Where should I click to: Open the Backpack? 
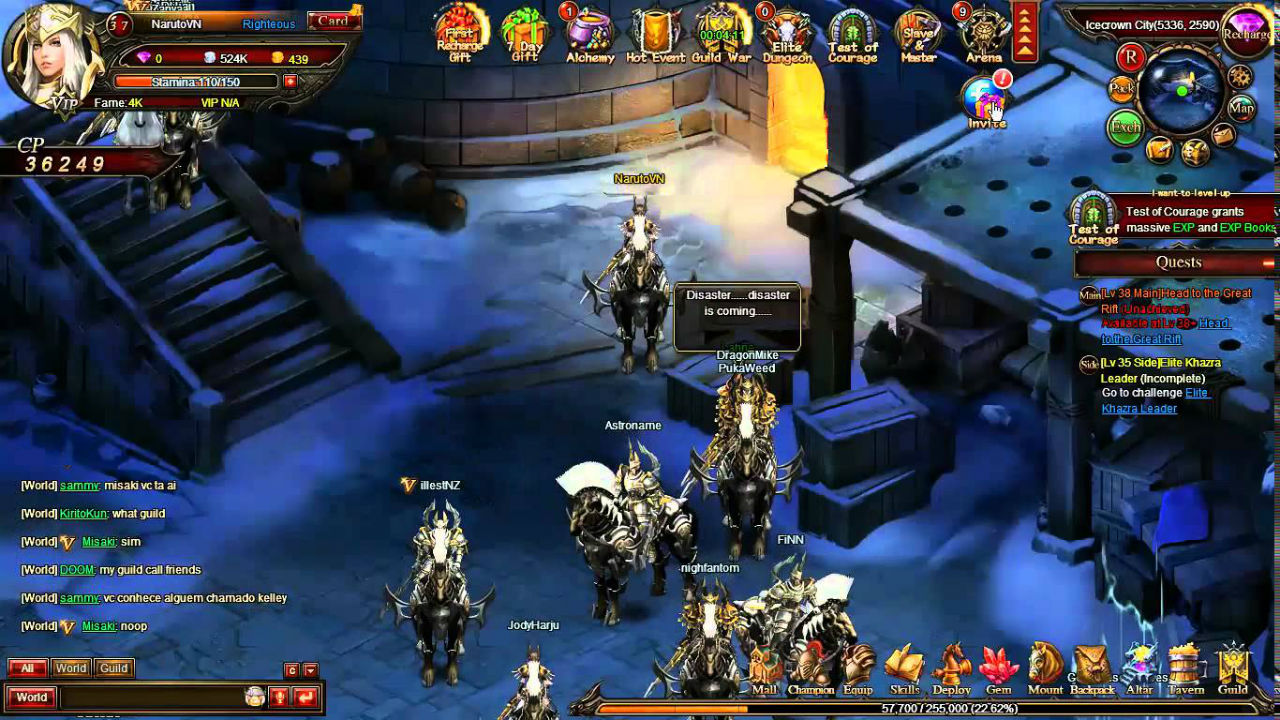(1092, 670)
